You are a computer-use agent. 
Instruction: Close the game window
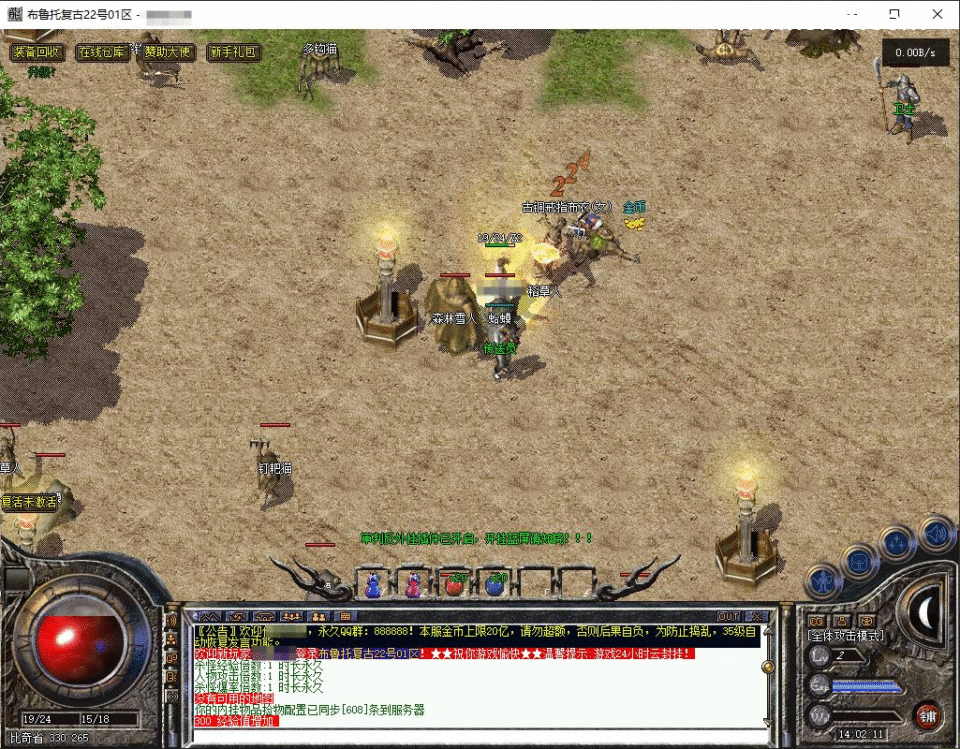click(937, 15)
